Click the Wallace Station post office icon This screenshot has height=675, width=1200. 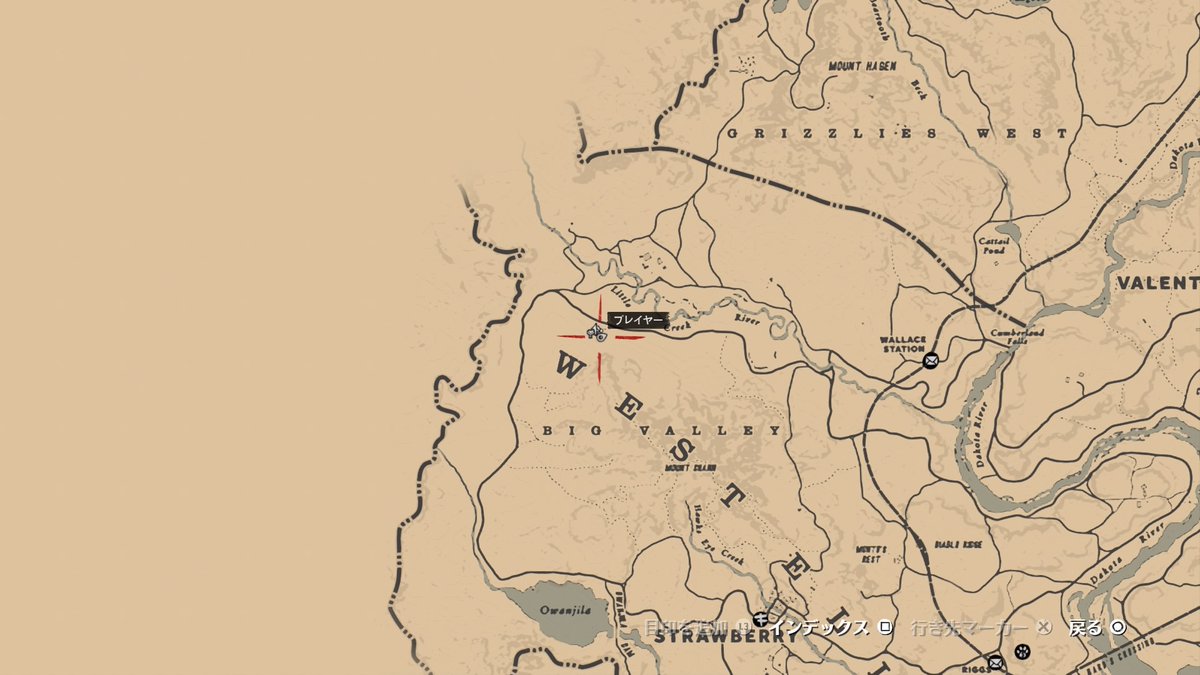(x=931, y=360)
